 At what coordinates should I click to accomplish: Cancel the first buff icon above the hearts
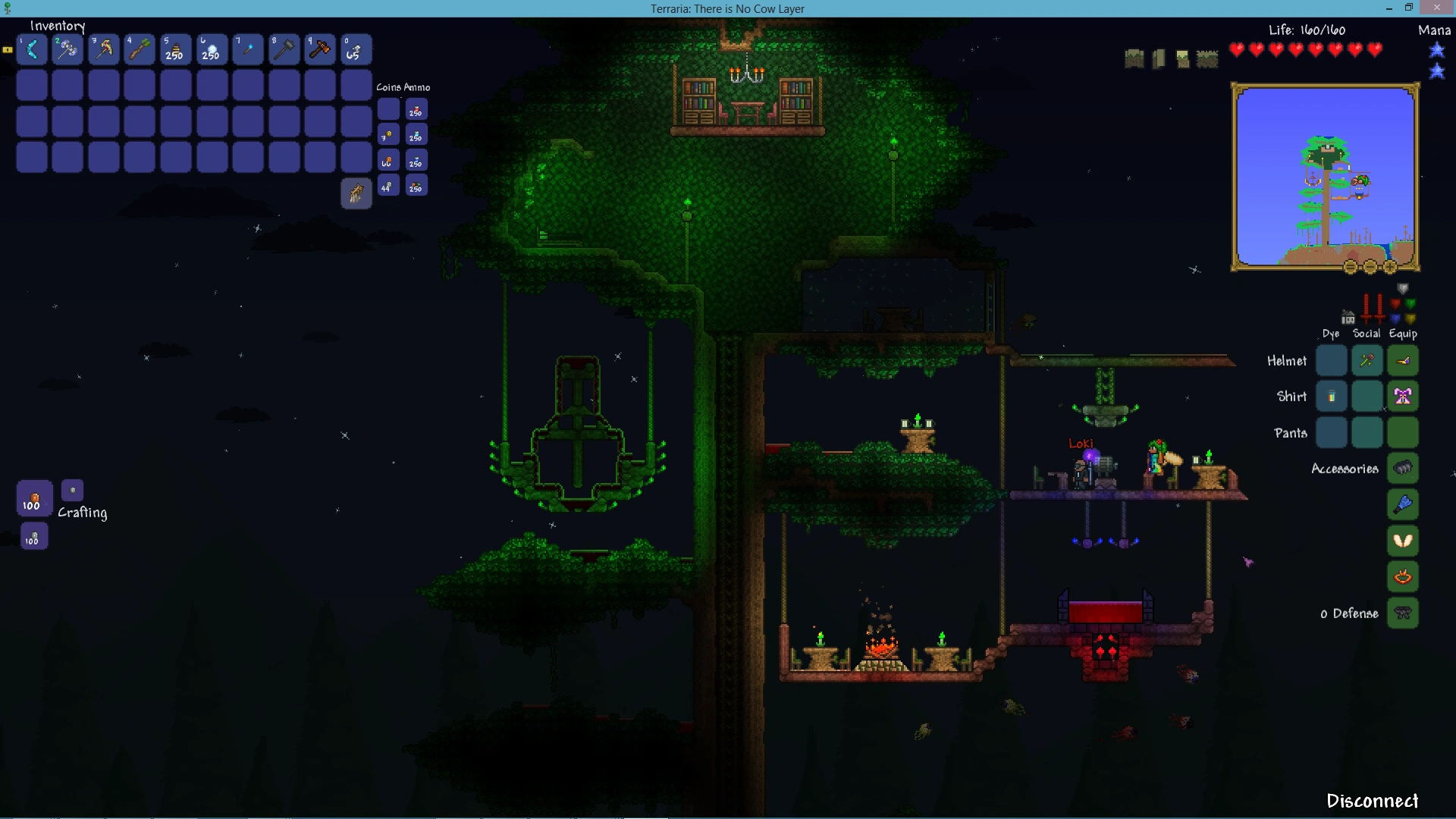[1133, 58]
